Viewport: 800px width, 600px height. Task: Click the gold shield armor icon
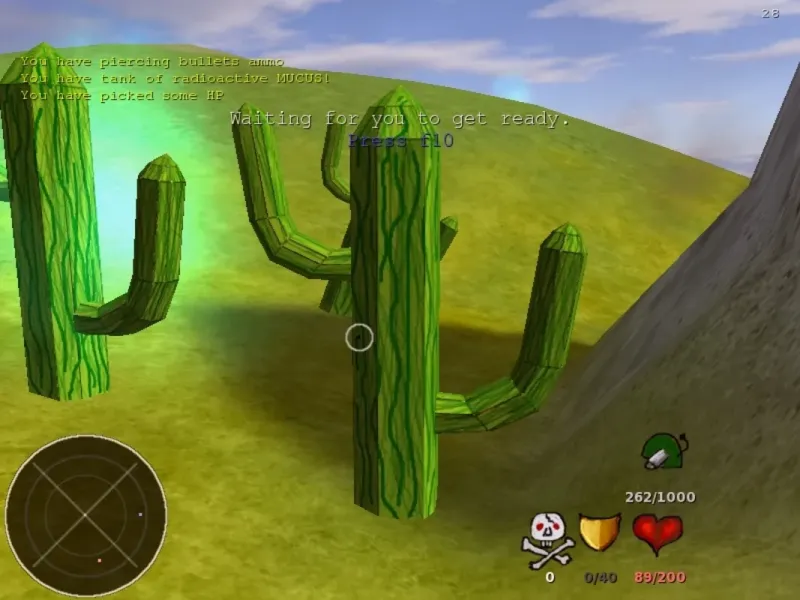pyautogui.click(x=600, y=533)
